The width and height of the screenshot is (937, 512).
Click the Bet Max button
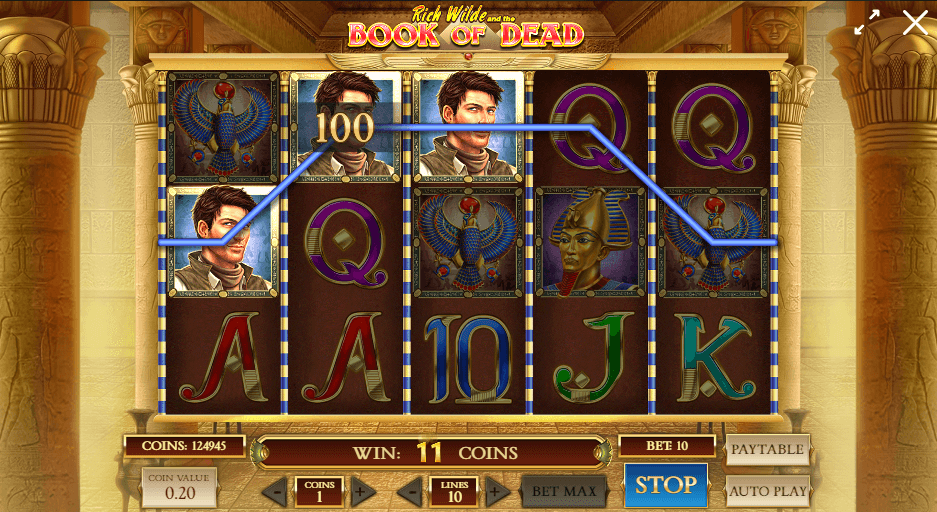[564, 491]
